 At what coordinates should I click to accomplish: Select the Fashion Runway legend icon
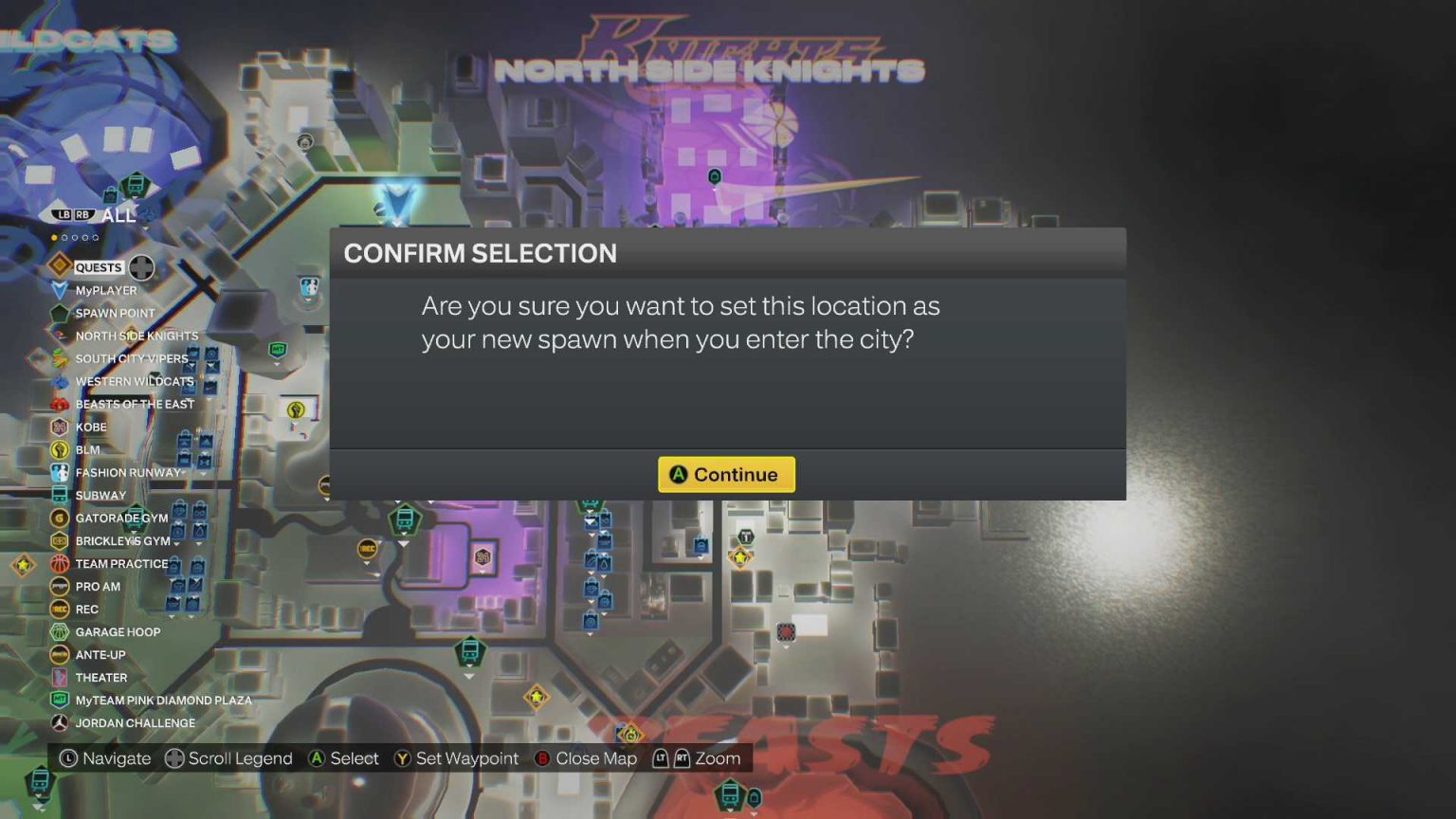click(61, 472)
